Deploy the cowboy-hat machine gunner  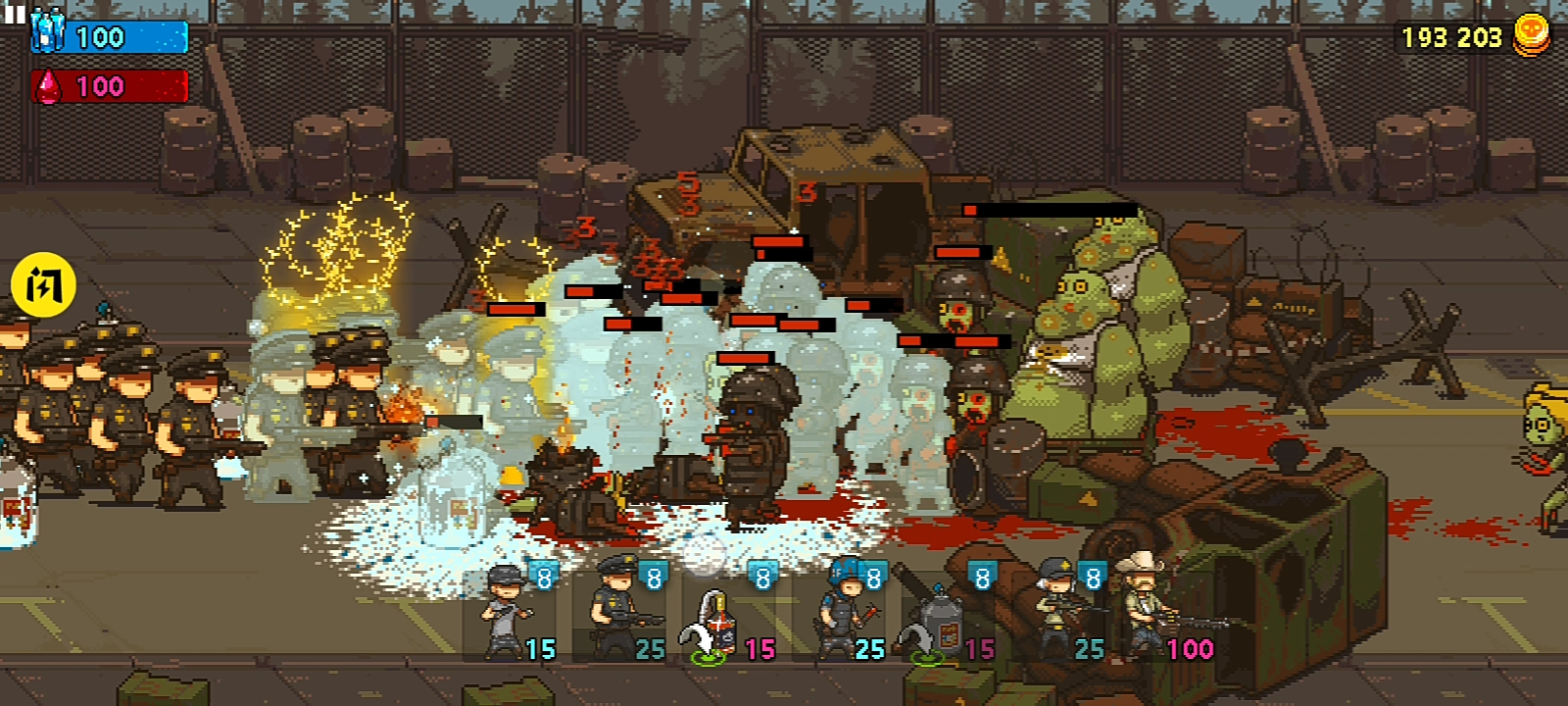pyautogui.click(x=1158, y=608)
